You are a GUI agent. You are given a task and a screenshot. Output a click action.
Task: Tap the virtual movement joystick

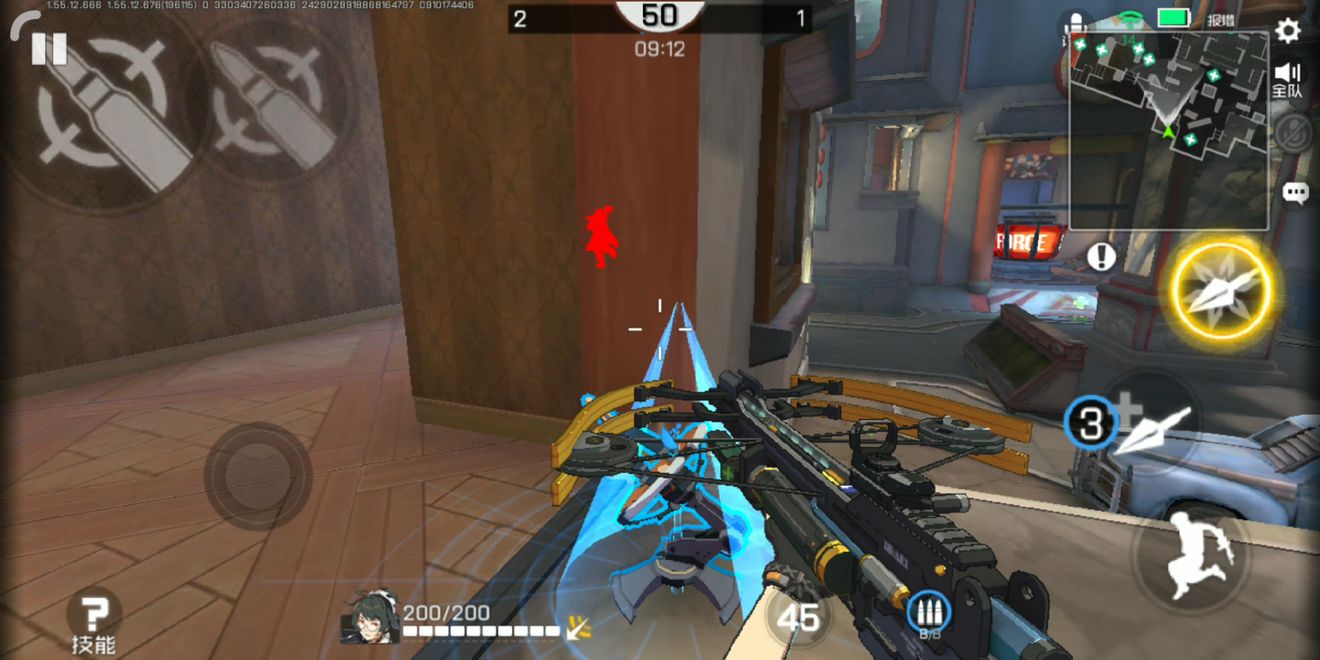tap(258, 476)
